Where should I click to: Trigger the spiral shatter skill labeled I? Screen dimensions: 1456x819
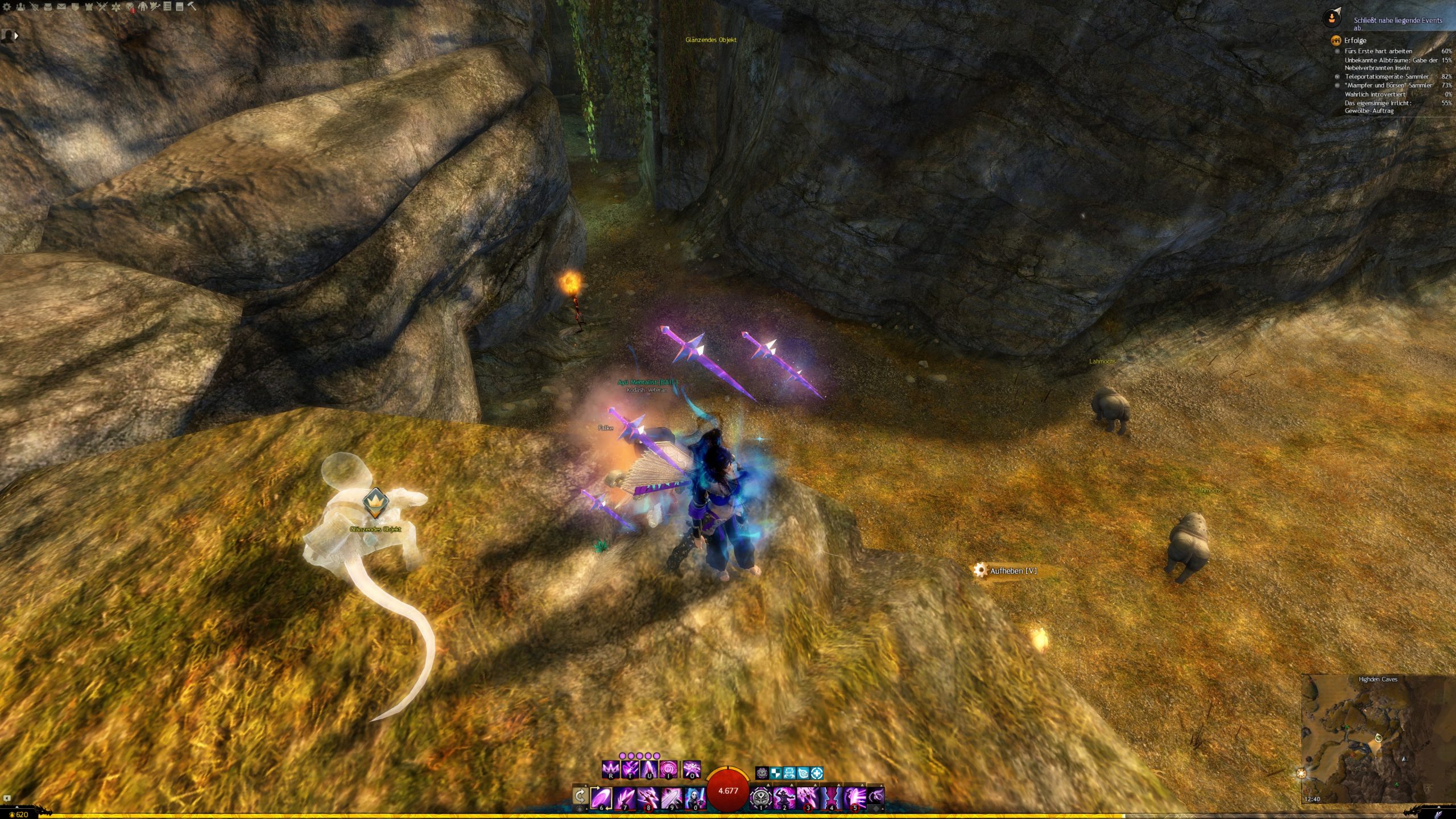coord(668,770)
